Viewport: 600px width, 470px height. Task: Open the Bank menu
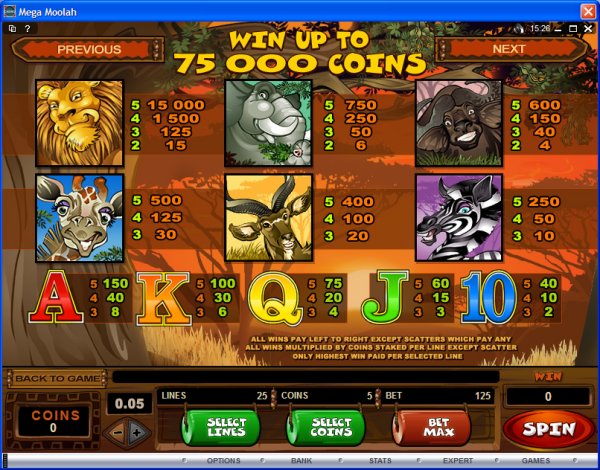point(302,462)
